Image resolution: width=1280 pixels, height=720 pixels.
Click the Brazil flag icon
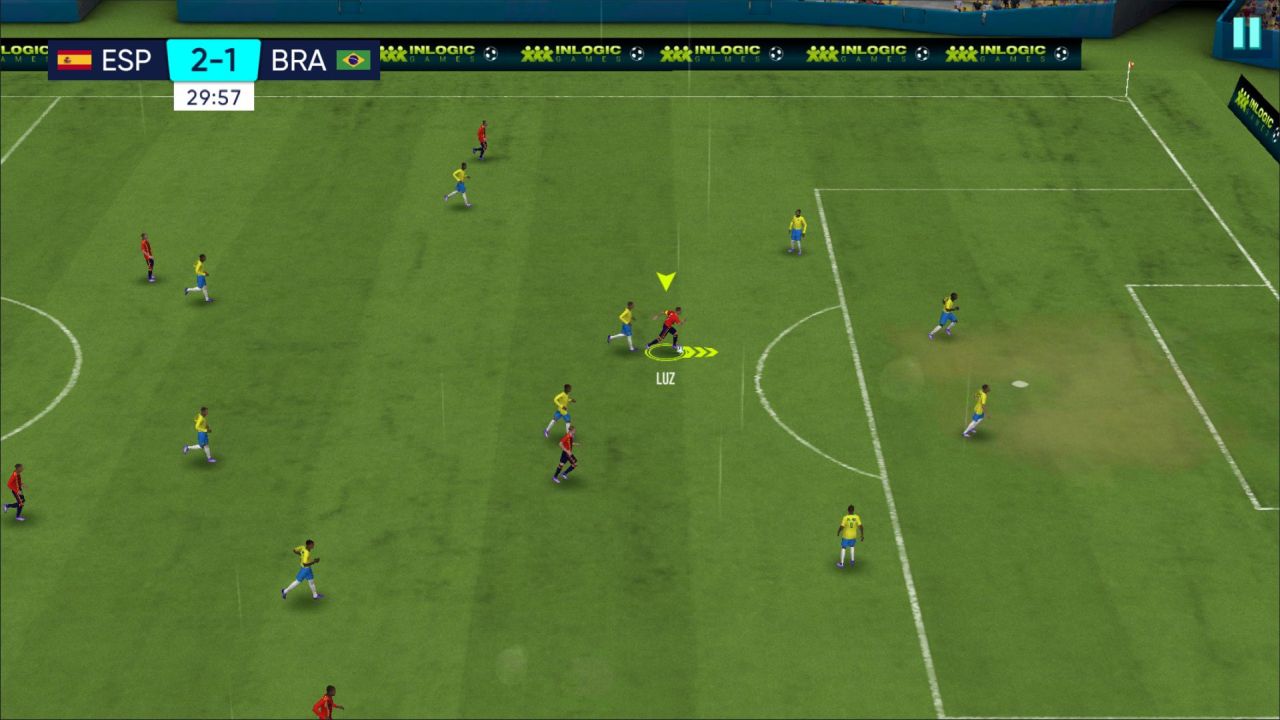click(352, 60)
